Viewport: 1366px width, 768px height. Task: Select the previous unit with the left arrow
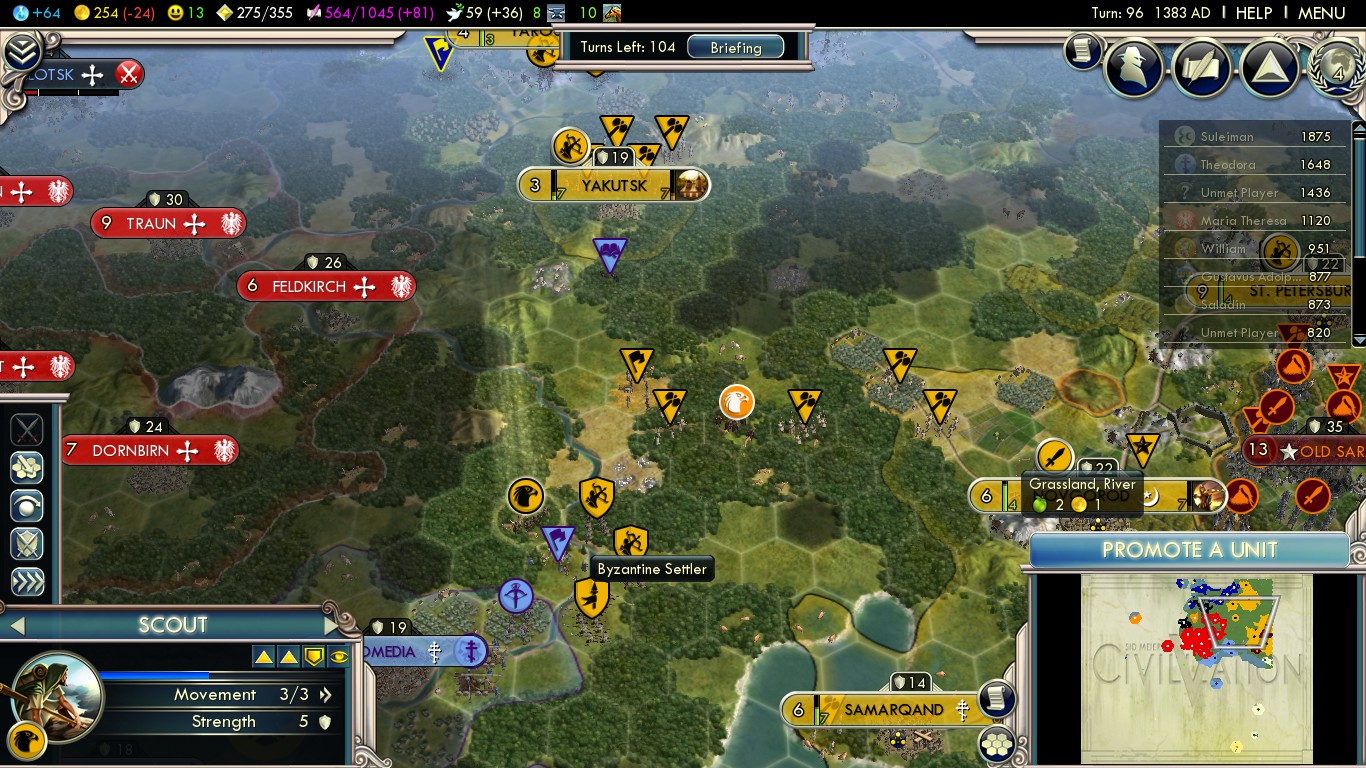[15, 626]
